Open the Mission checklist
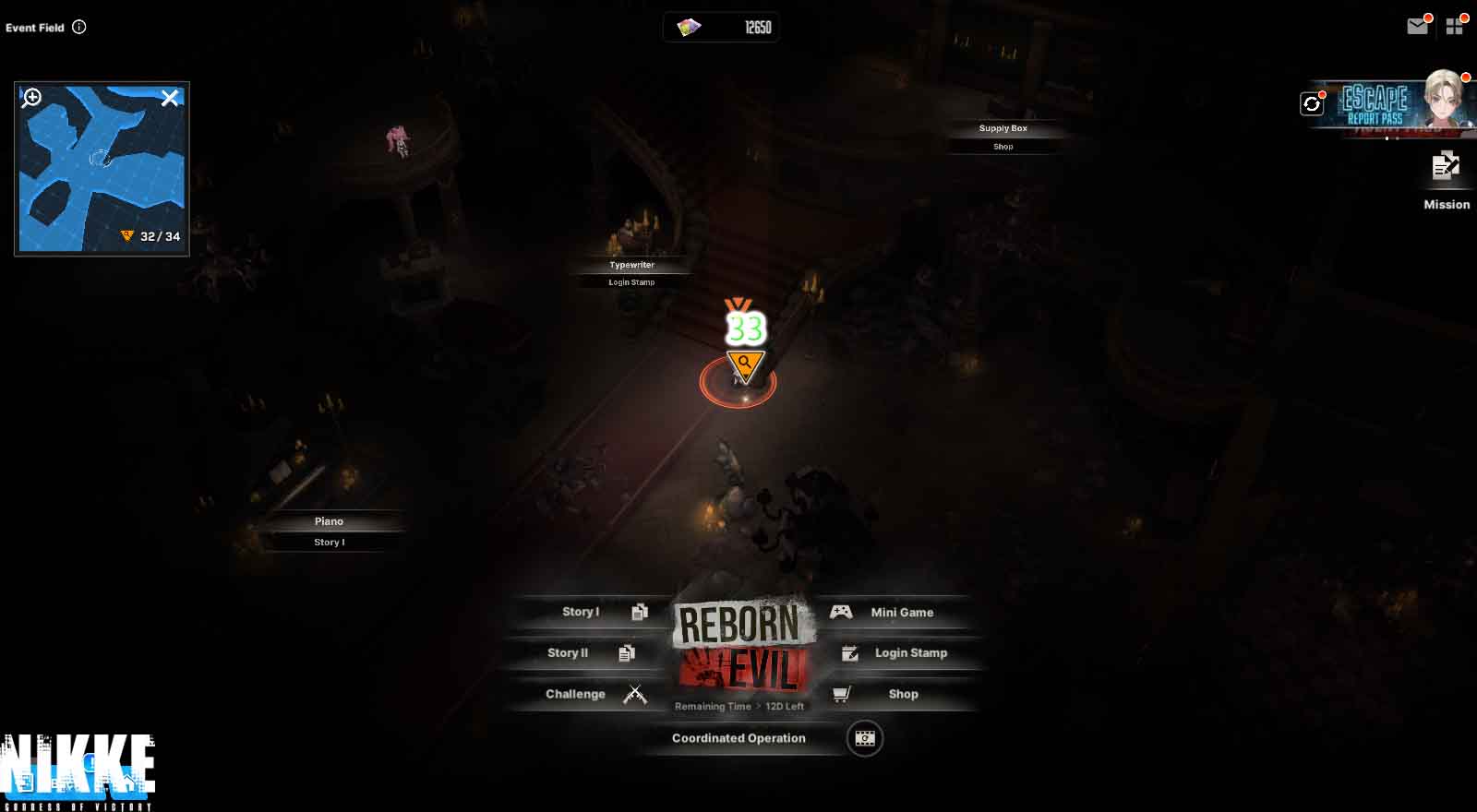The height and width of the screenshot is (812, 1477). tap(1446, 180)
